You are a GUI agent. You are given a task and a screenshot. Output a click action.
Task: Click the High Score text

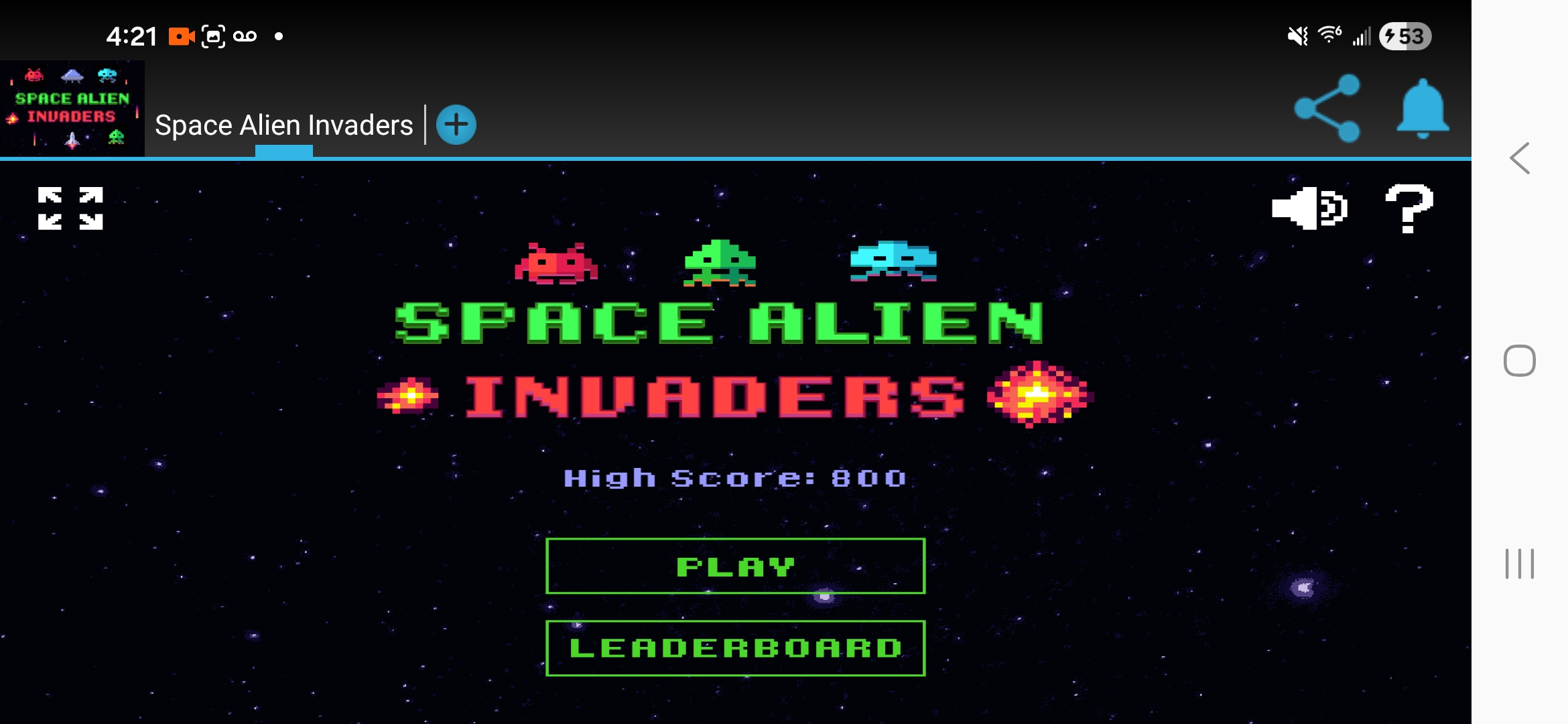tap(735, 478)
